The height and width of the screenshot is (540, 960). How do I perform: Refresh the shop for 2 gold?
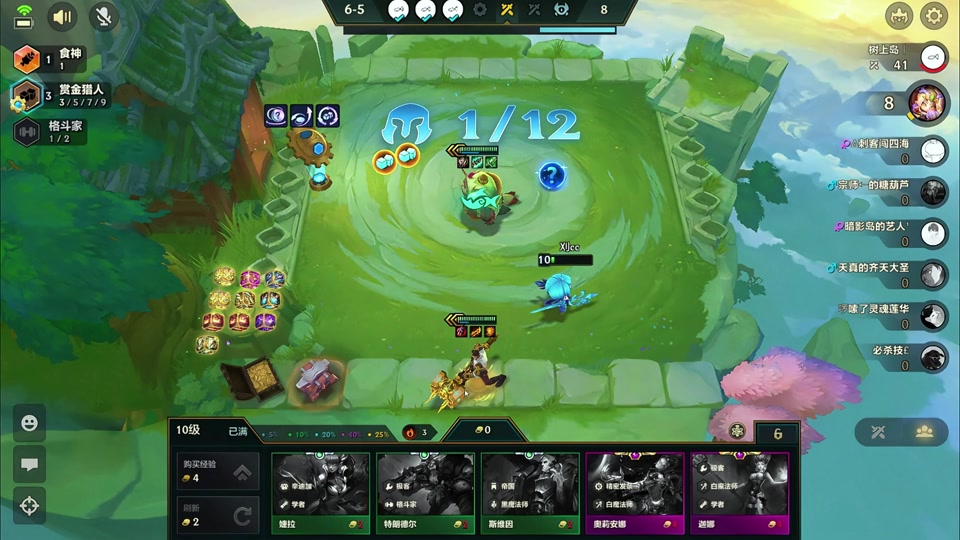tap(216, 515)
